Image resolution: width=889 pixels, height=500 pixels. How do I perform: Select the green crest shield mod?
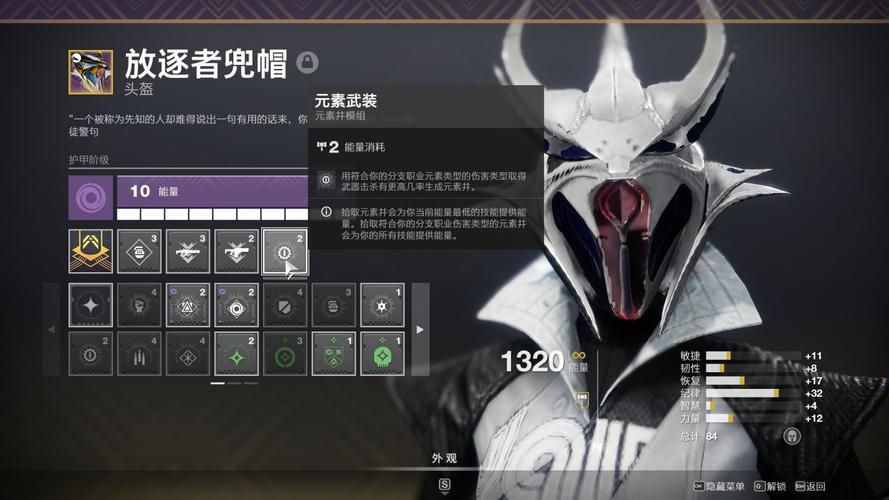point(333,353)
